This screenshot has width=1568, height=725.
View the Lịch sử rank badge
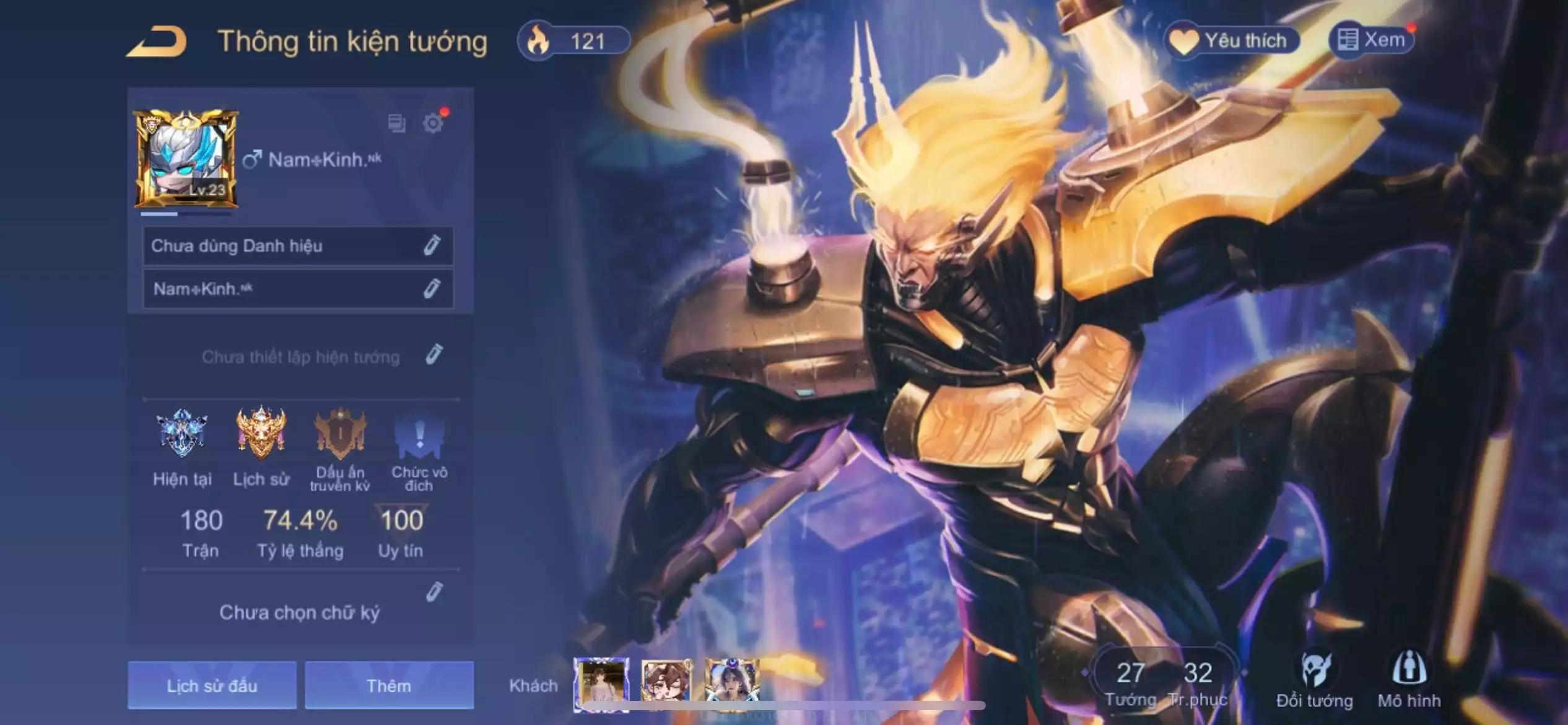point(261,434)
